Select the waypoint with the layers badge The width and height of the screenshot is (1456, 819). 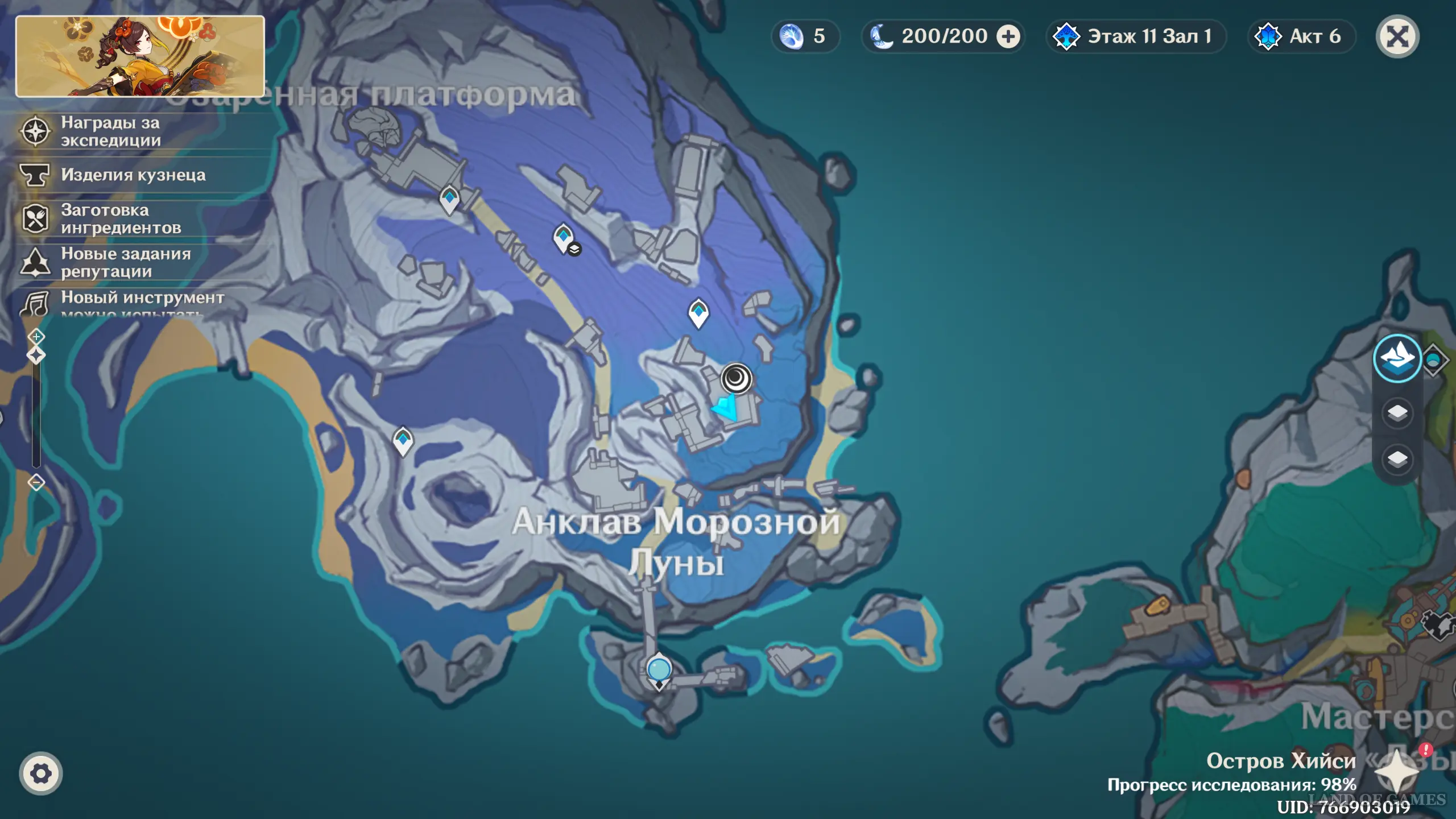564,237
